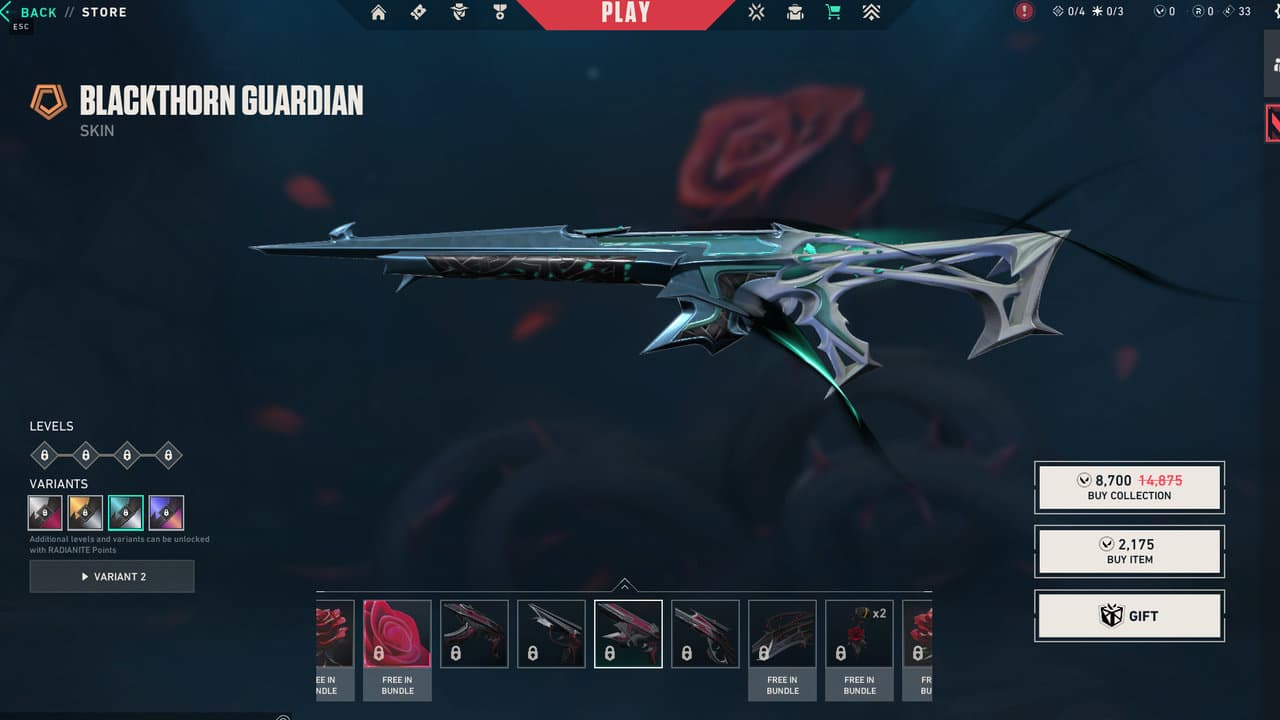Open the Collection backpack icon
The height and width of the screenshot is (720, 1280).
point(794,12)
